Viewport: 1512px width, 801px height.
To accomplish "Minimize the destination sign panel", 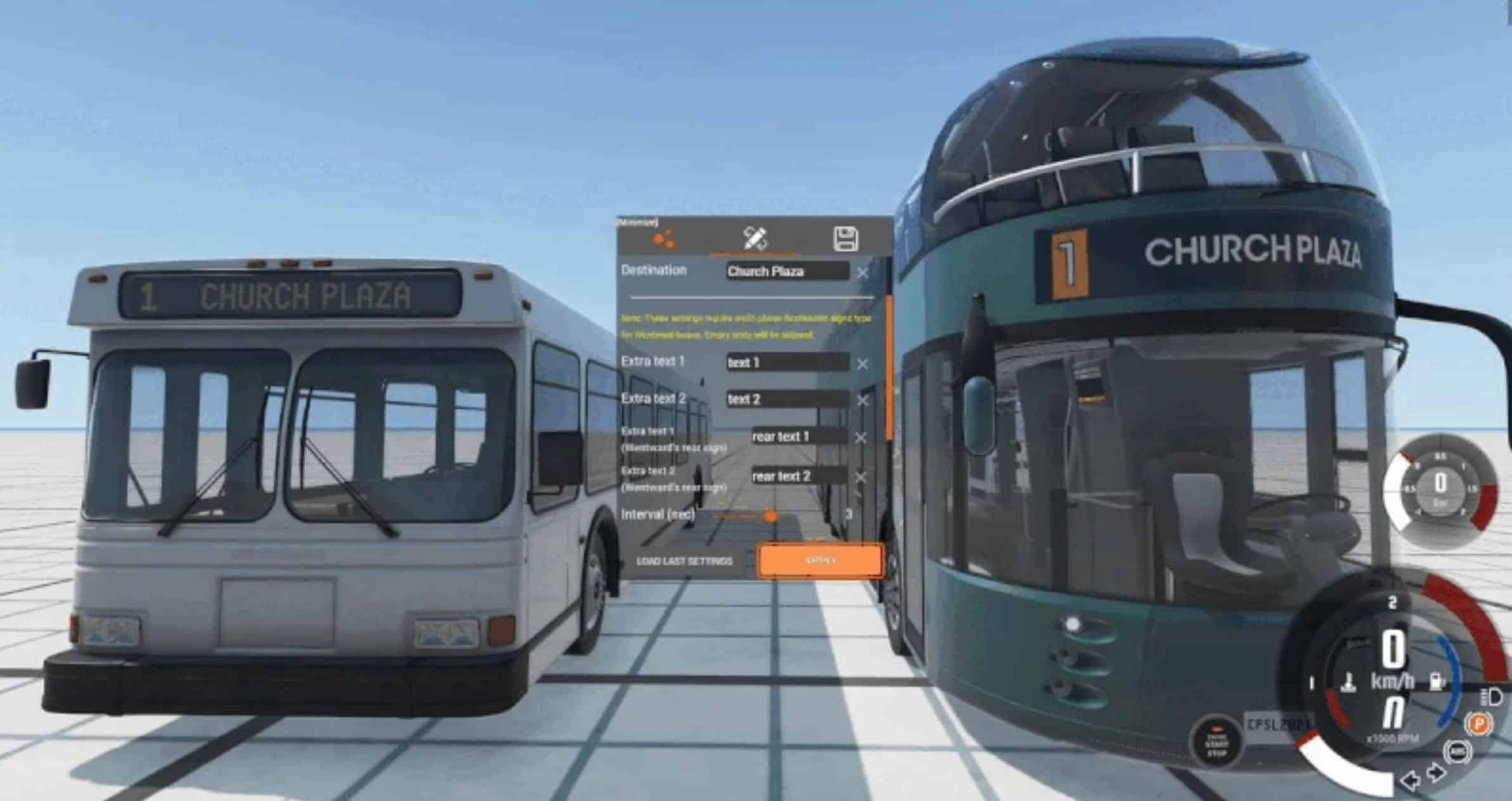I will [x=637, y=222].
